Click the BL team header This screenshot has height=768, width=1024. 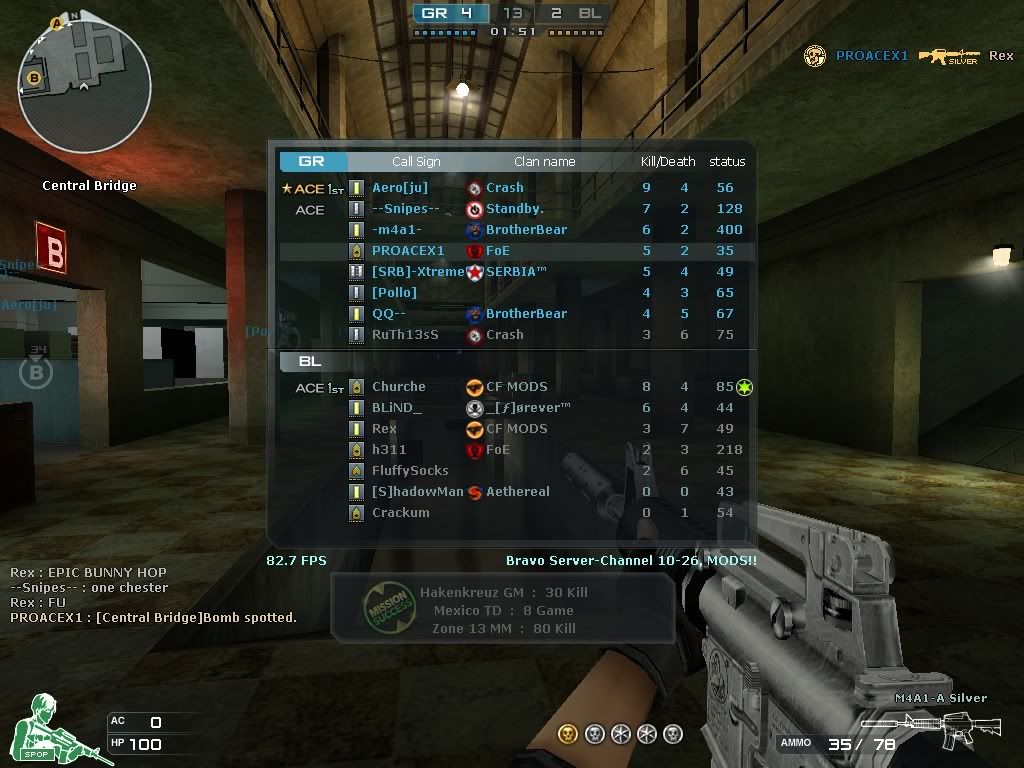310,361
